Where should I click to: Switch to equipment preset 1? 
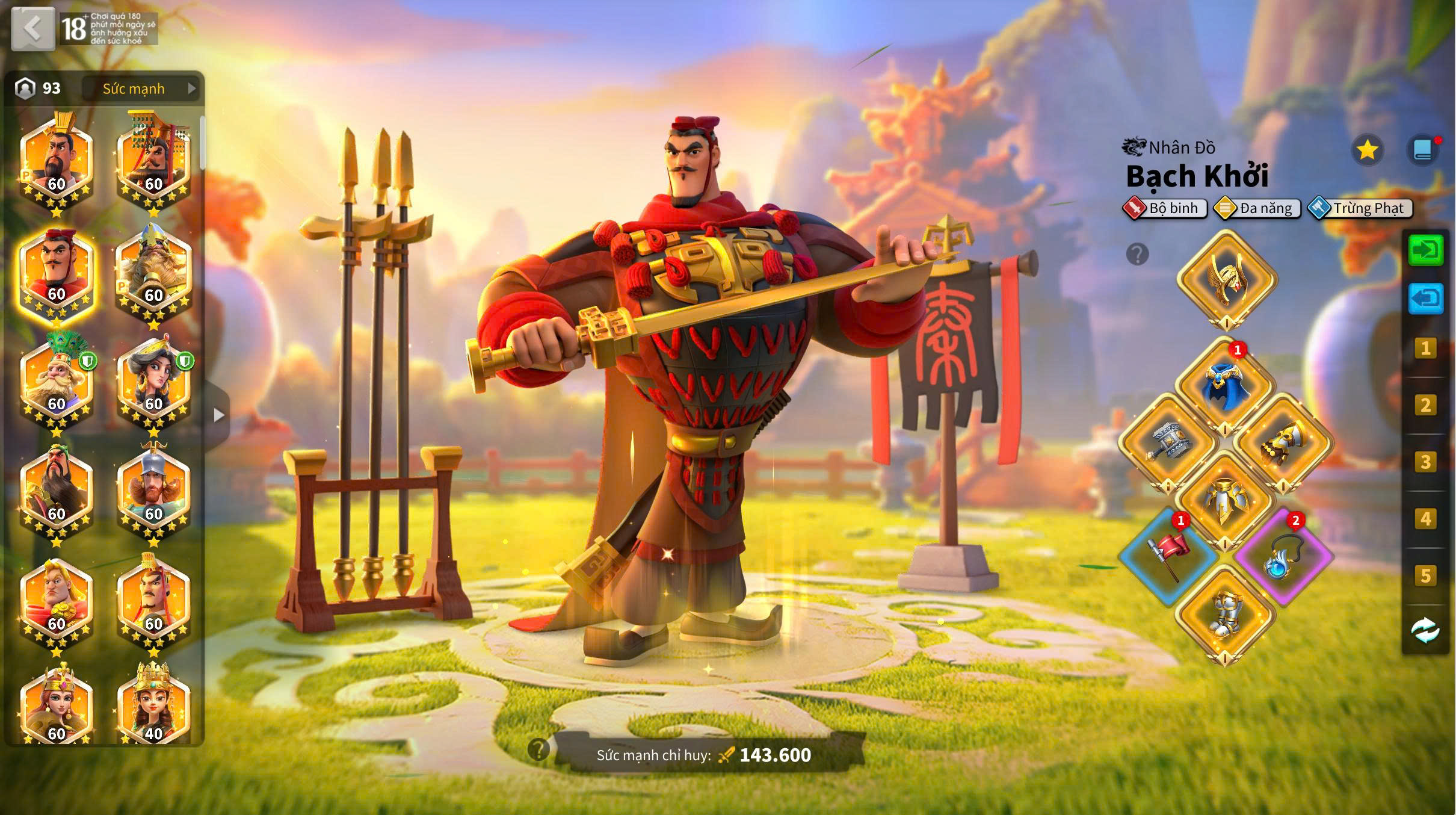point(1425,348)
